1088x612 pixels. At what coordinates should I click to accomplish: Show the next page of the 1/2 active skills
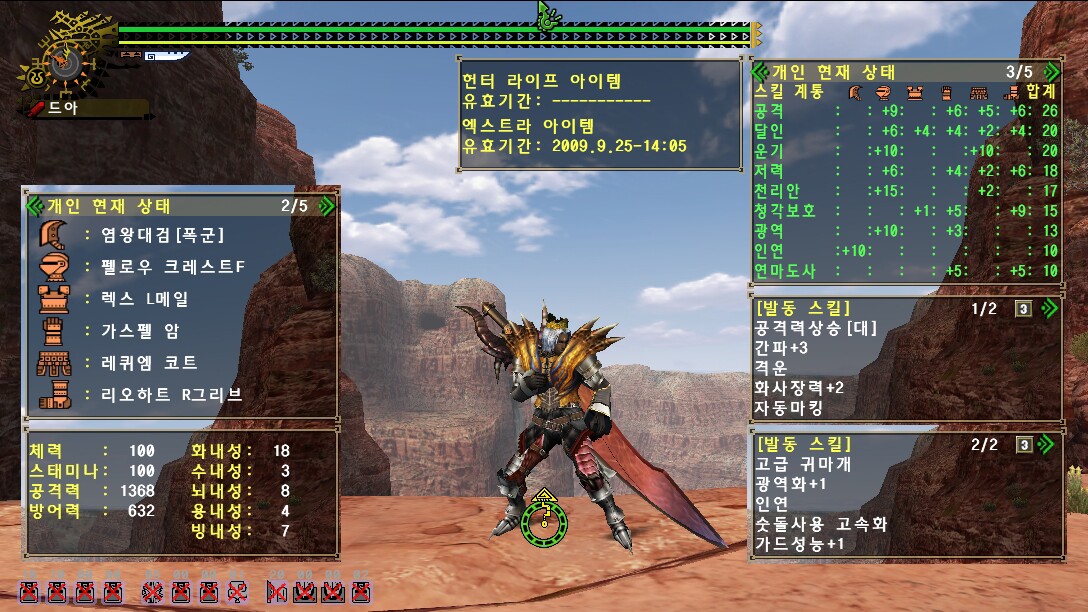coord(1049,308)
